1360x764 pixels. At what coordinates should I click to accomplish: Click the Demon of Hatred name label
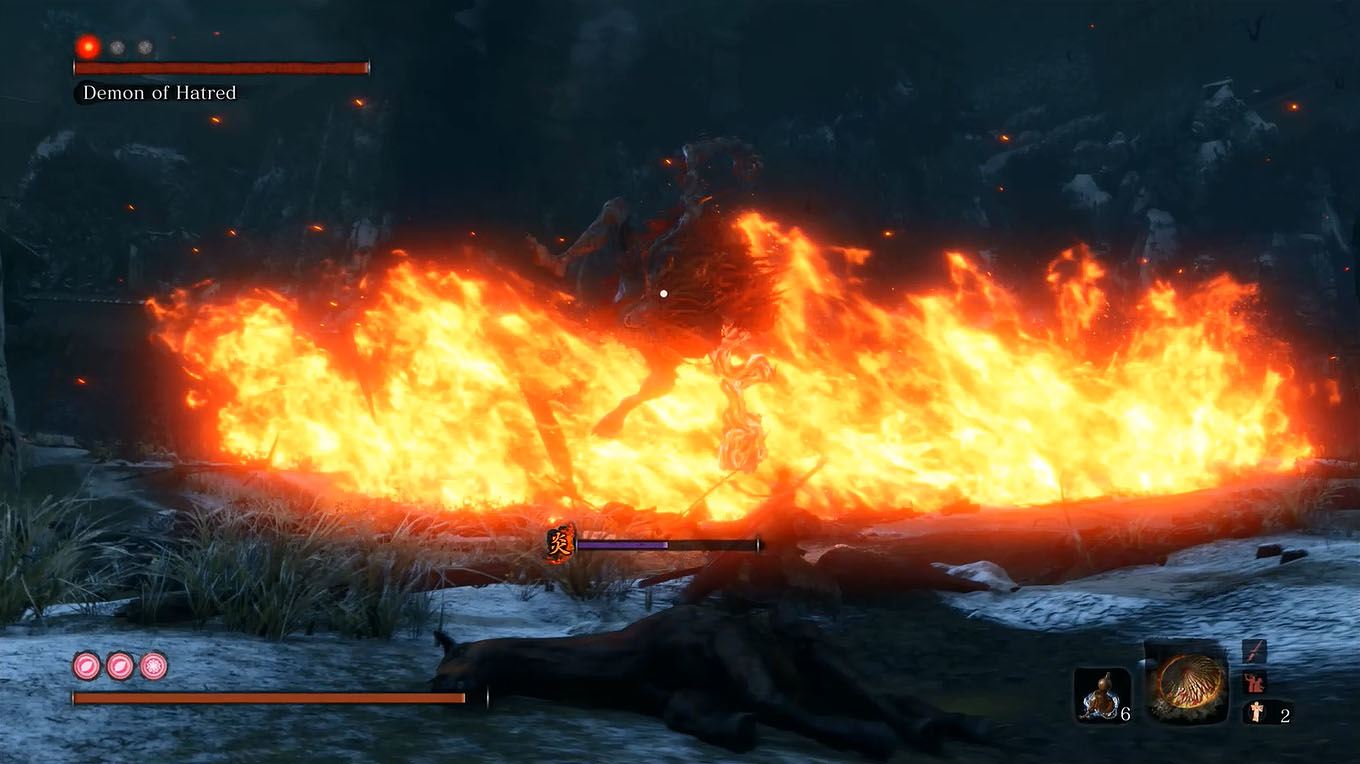158,93
